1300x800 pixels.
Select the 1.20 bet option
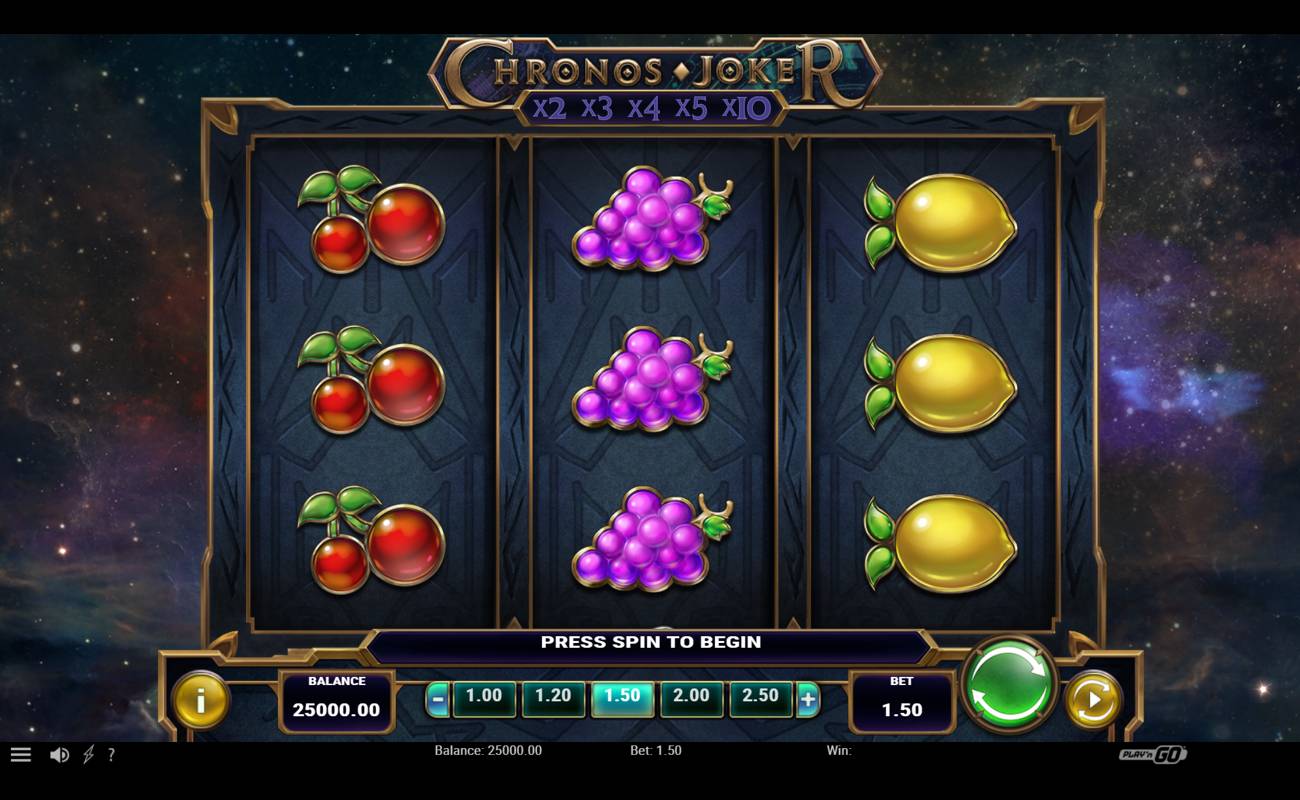coord(554,696)
